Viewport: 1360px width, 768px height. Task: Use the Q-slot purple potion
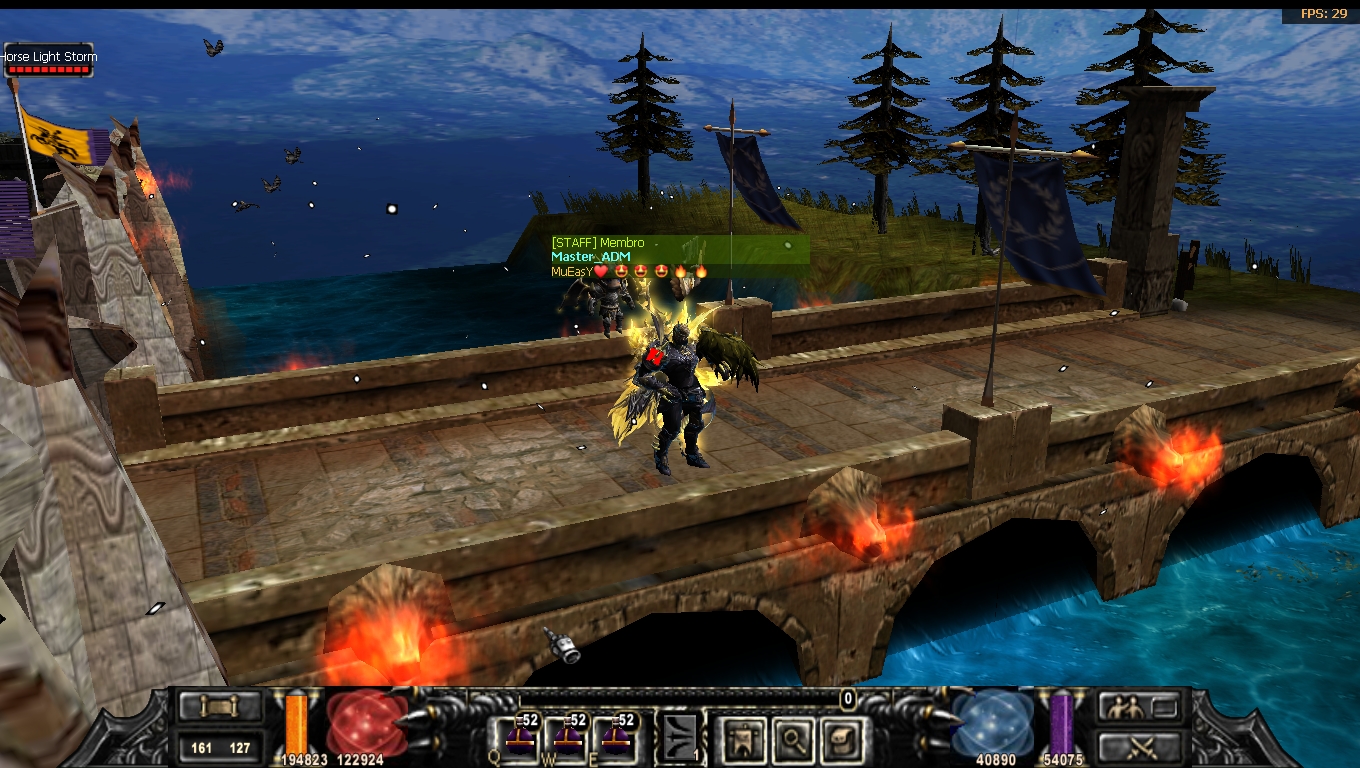[520, 737]
